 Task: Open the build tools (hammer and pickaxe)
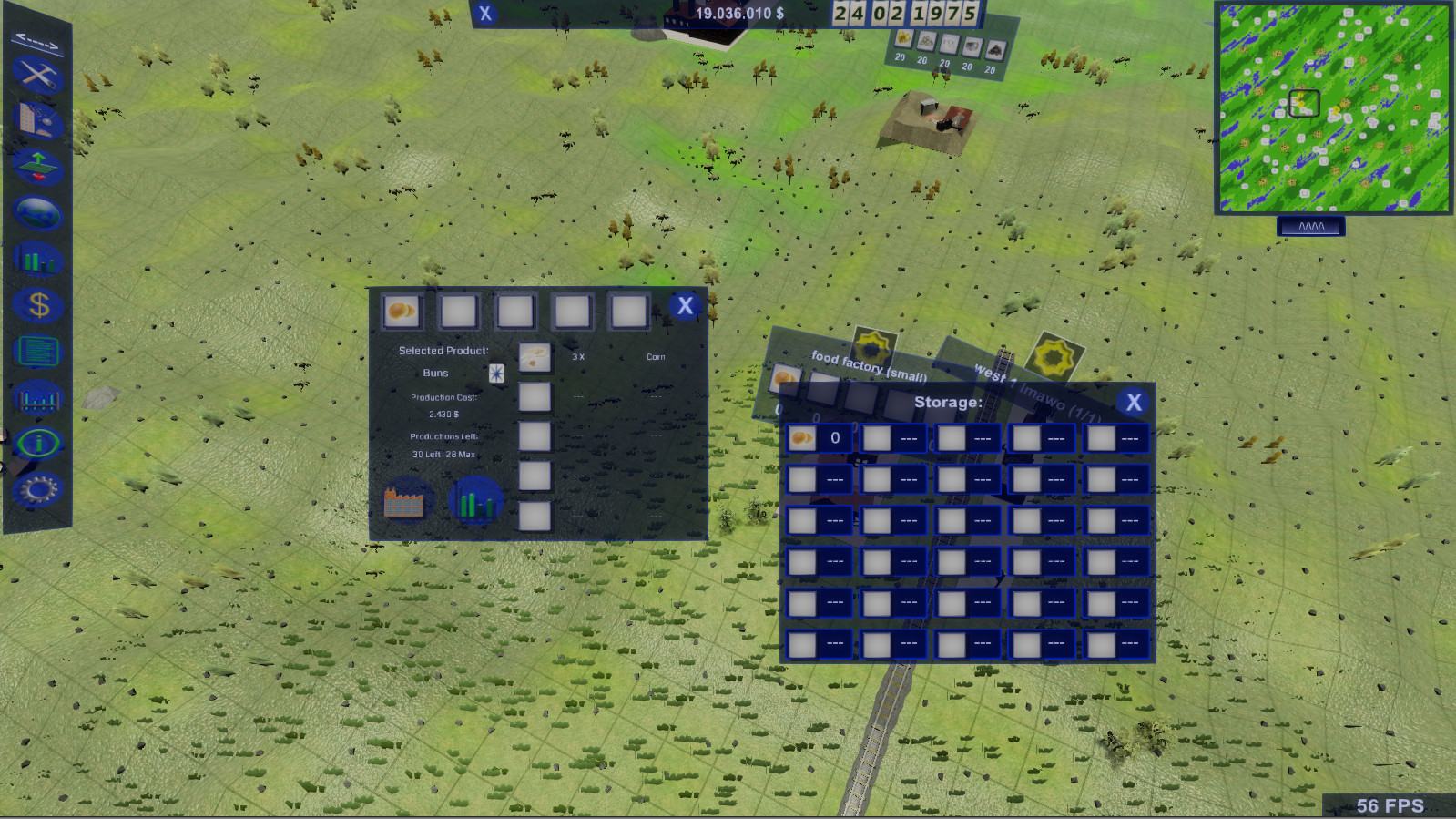pos(37,76)
